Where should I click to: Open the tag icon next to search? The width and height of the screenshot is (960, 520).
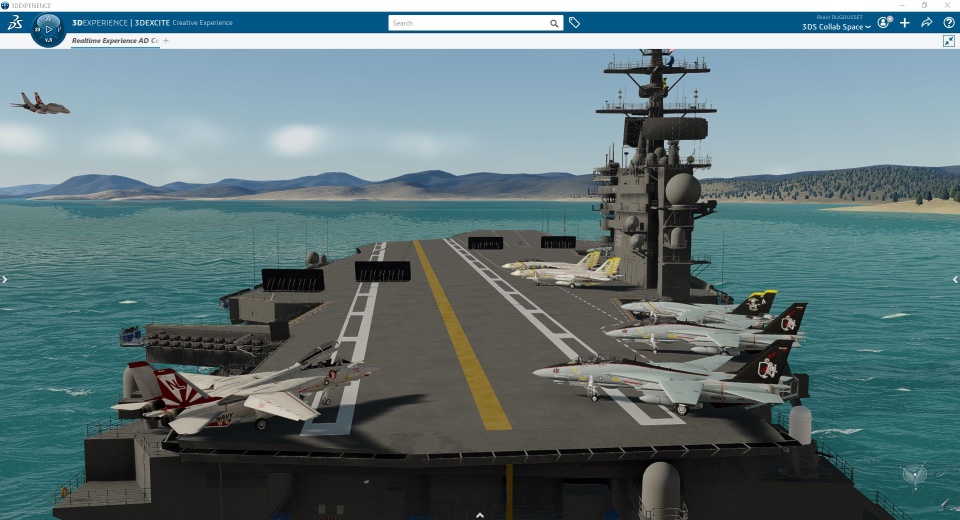click(x=575, y=22)
